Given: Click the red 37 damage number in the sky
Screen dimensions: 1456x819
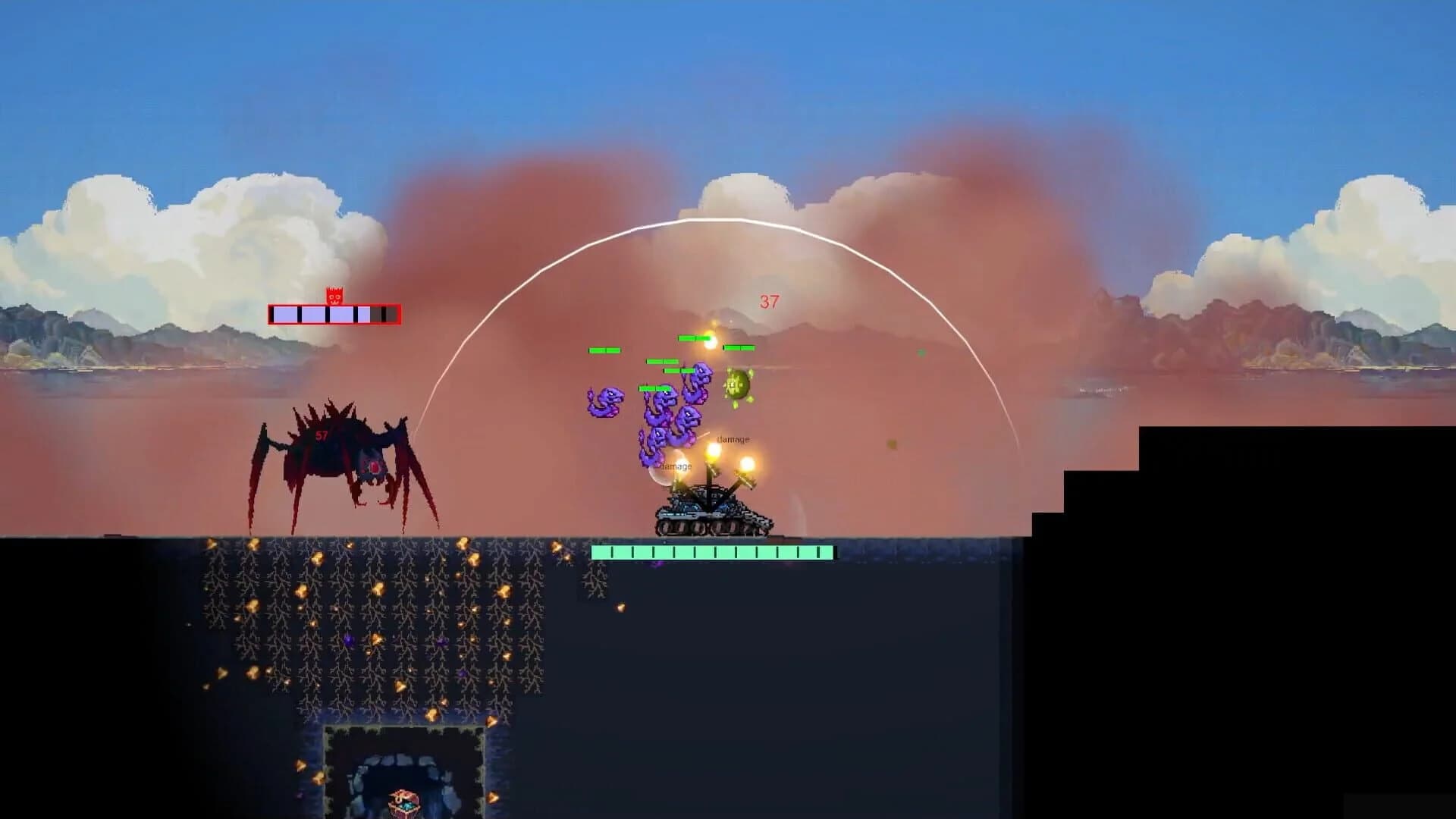Looking at the screenshot, I should (x=768, y=301).
